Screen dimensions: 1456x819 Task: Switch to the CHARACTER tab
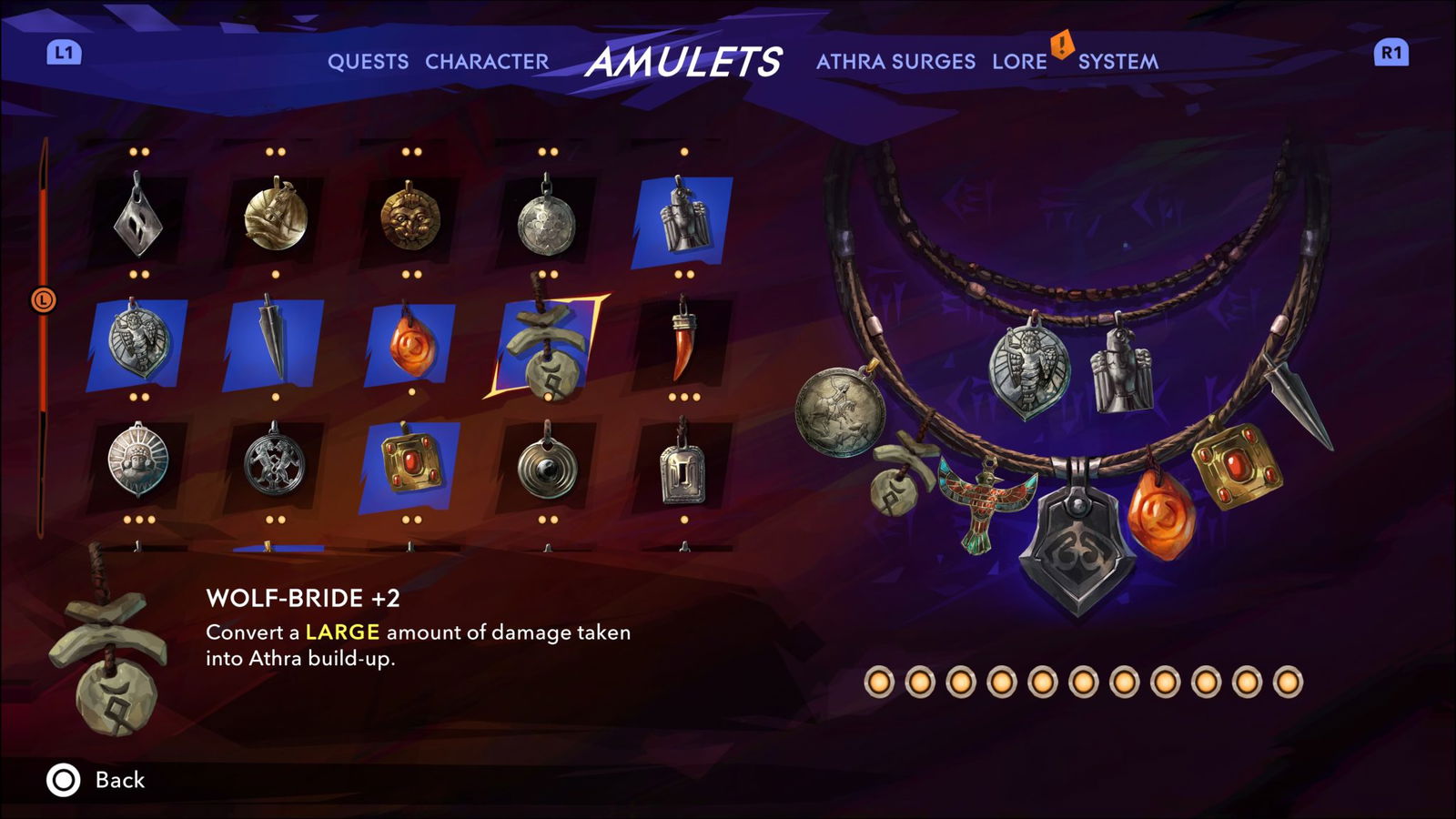[x=486, y=62]
